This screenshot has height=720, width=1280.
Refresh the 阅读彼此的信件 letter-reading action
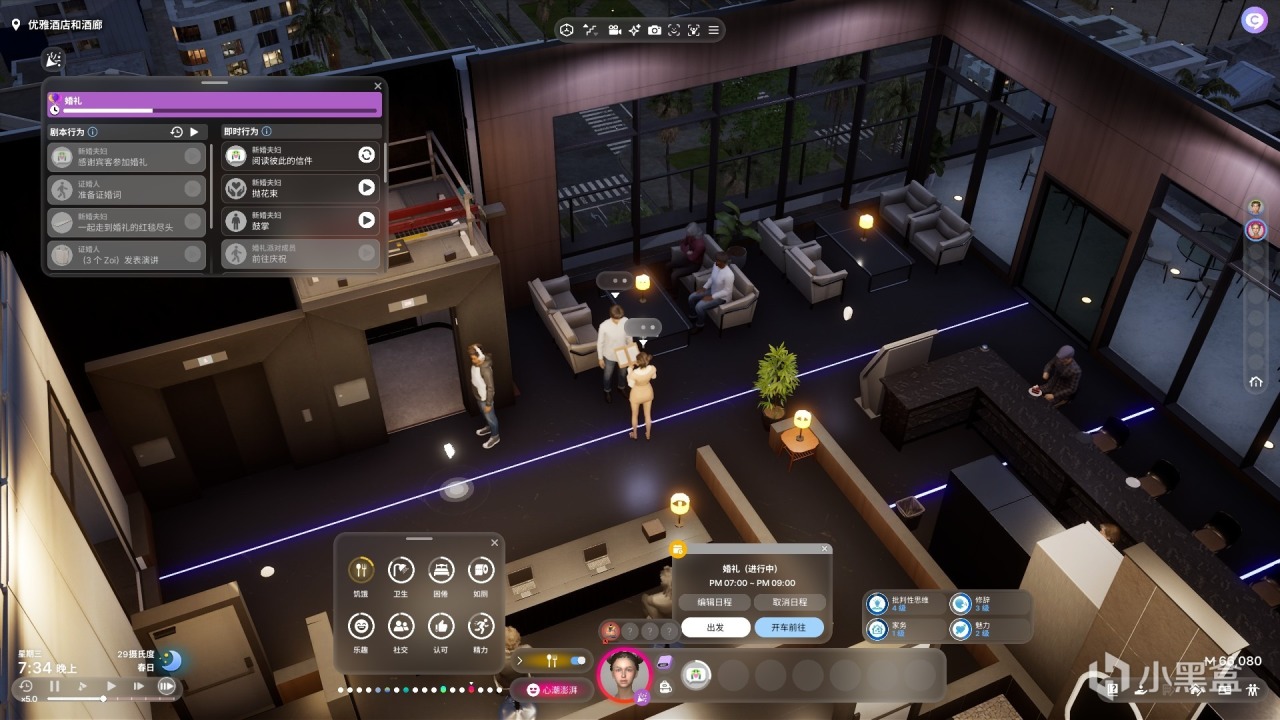(367, 154)
